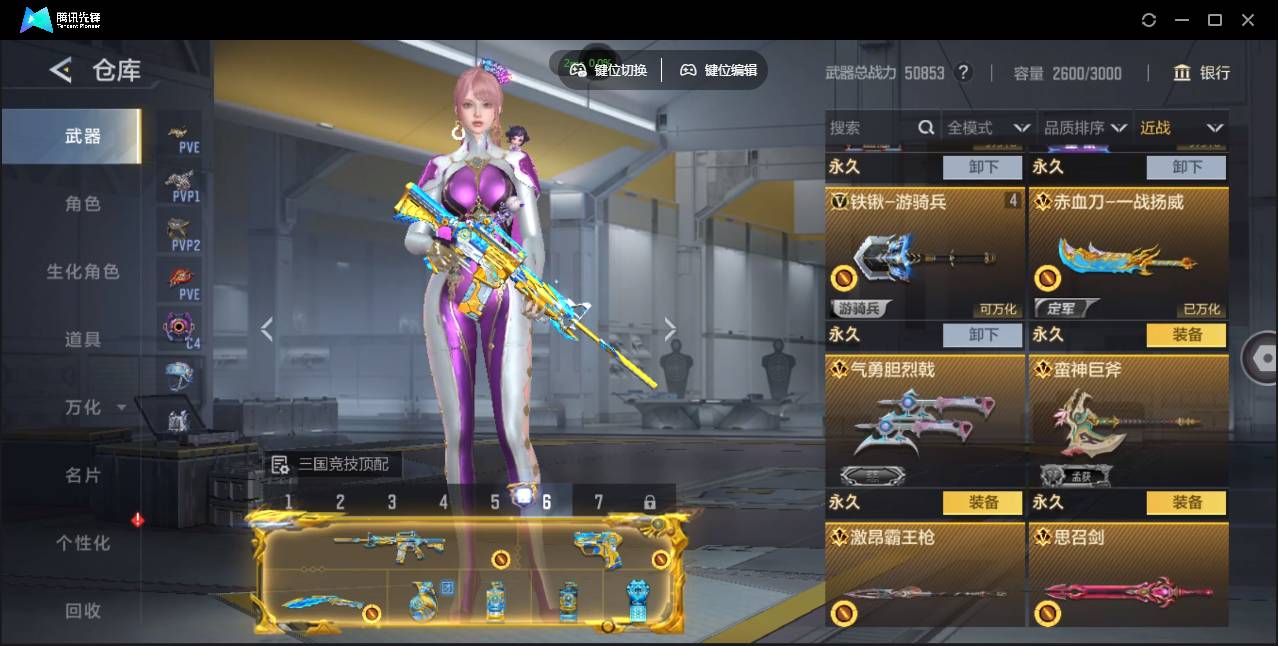The width and height of the screenshot is (1278, 646).
Task: Open the 生化角色 category
Action: [x=83, y=272]
